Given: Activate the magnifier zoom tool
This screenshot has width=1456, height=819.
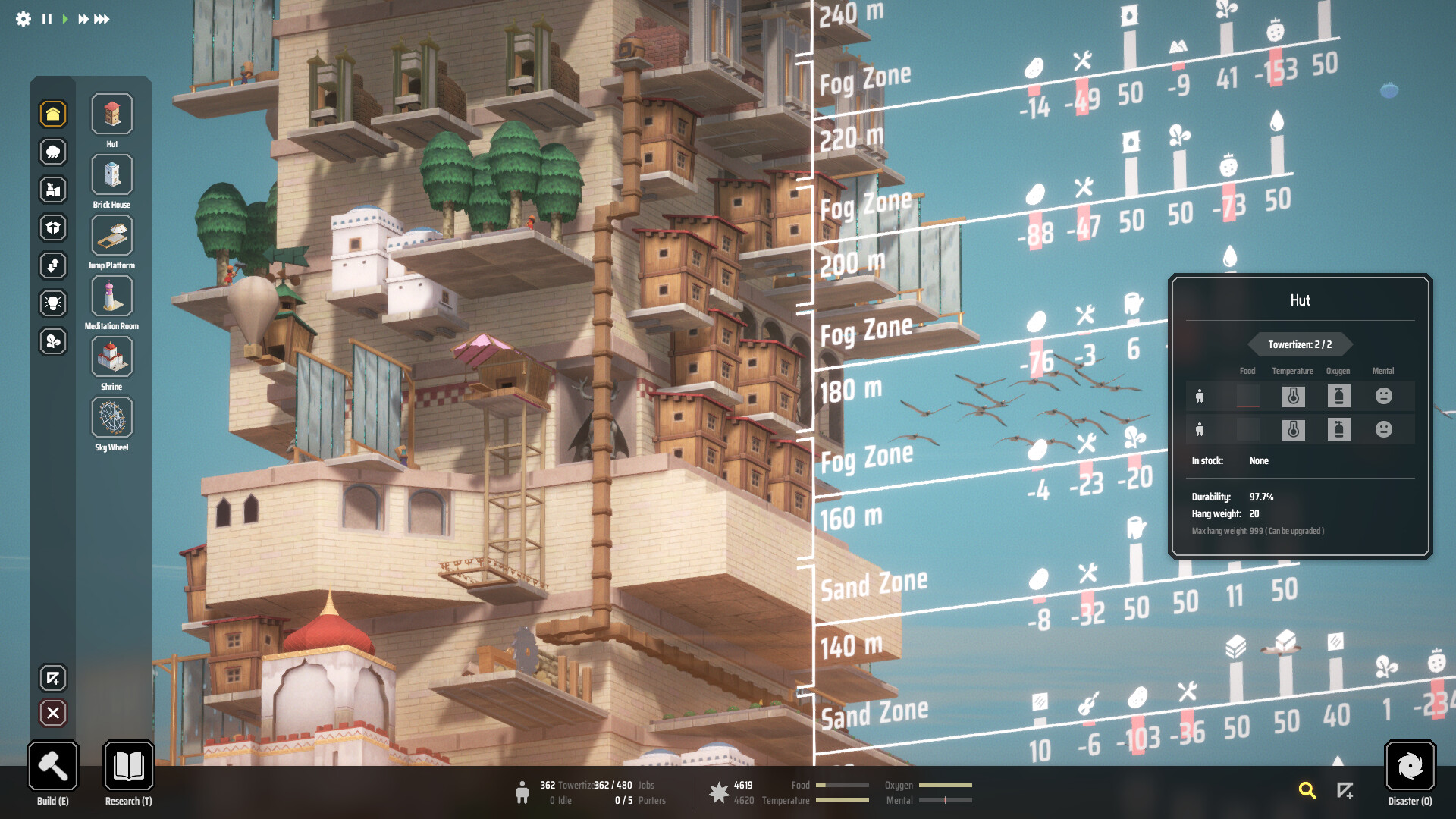Looking at the screenshot, I should click(x=1307, y=790).
